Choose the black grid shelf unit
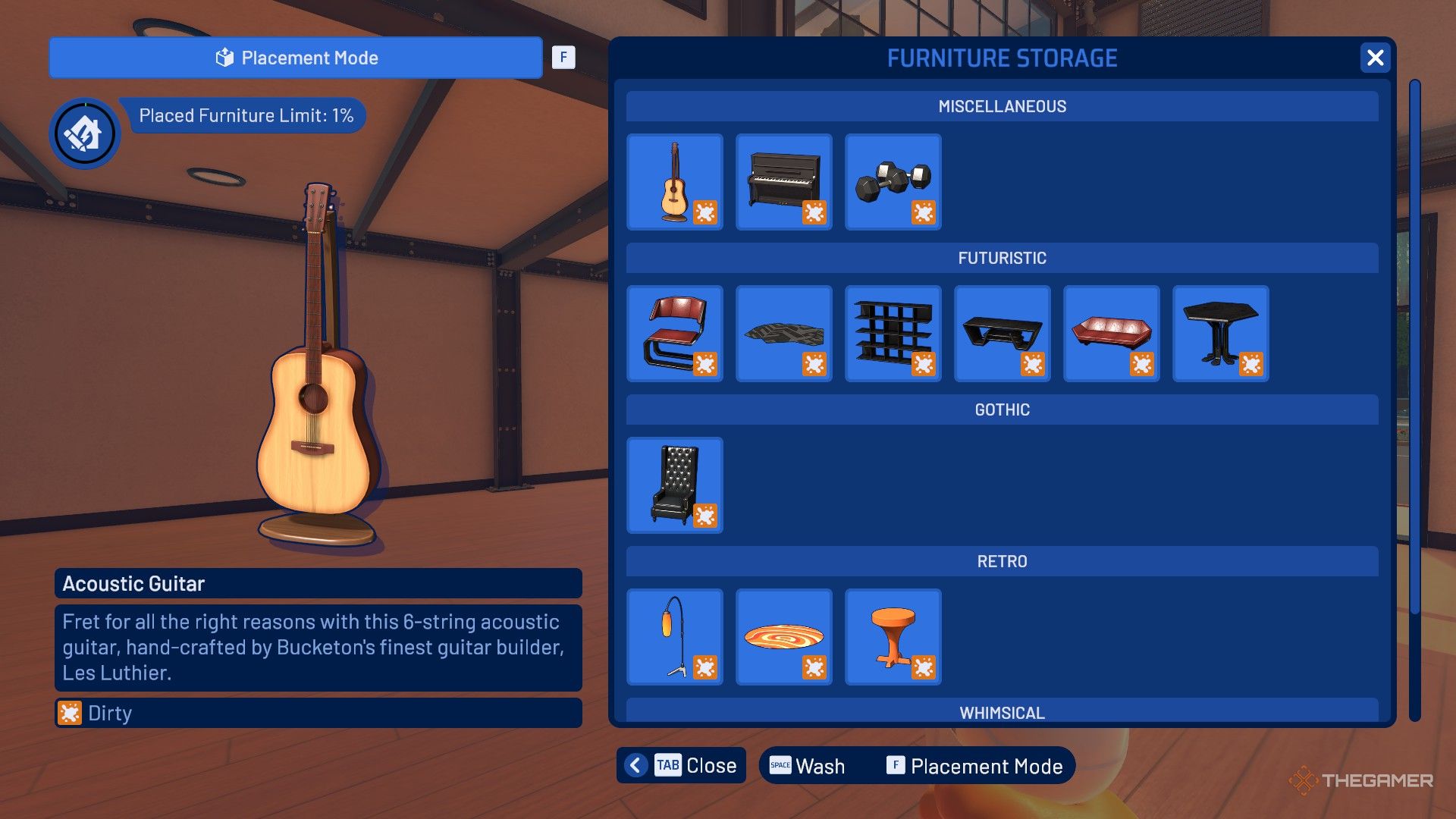The width and height of the screenshot is (1456, 819). pyautogui.click(x=893, y=334)
